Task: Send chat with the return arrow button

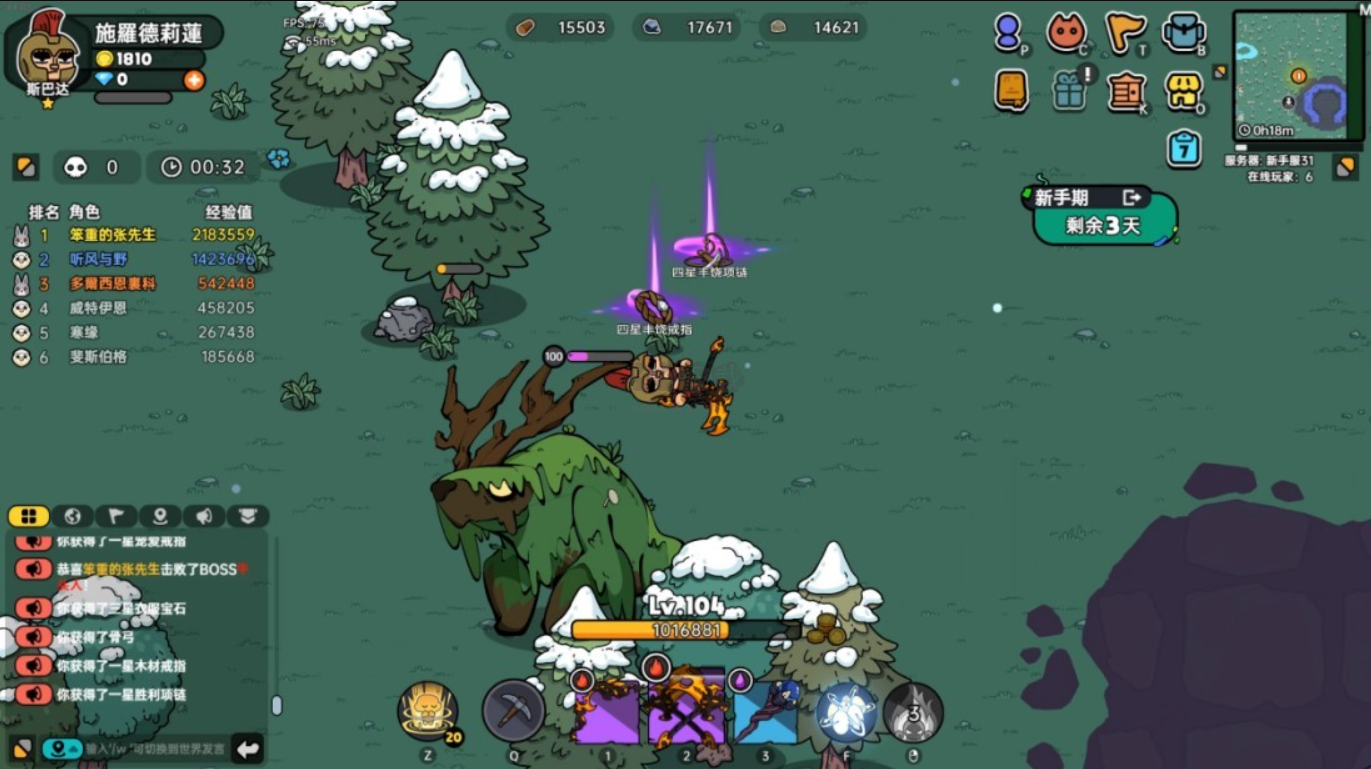Action: [x=247, y=748]
